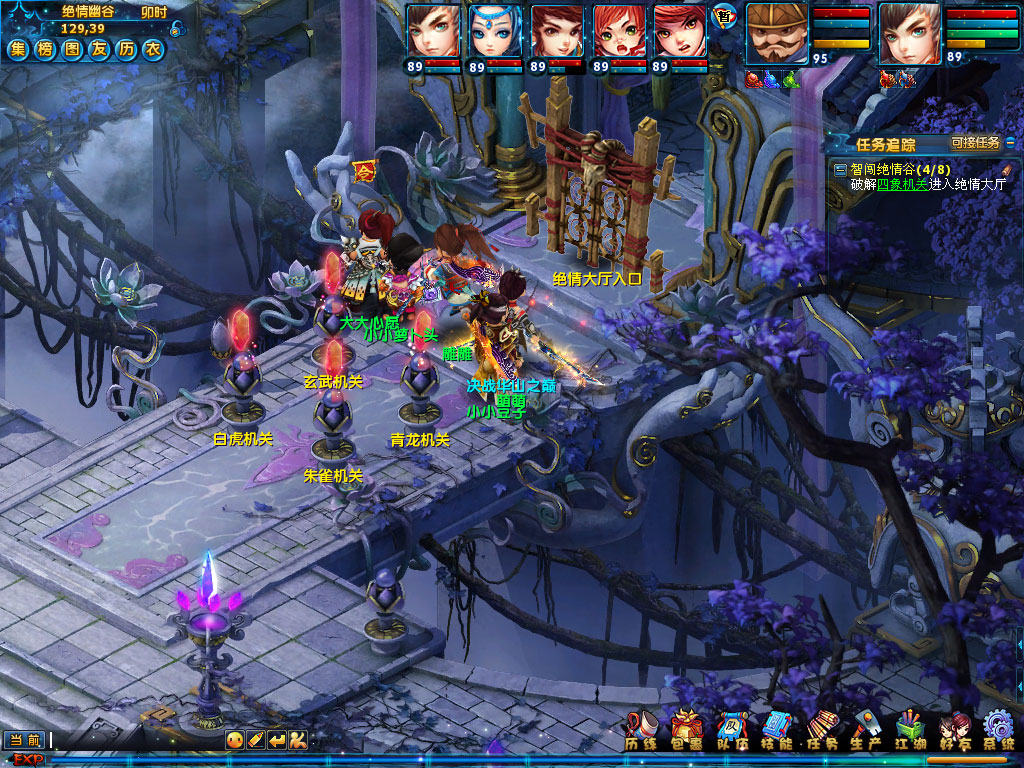Switch the 当前 chat channel selector

(25, 740)
